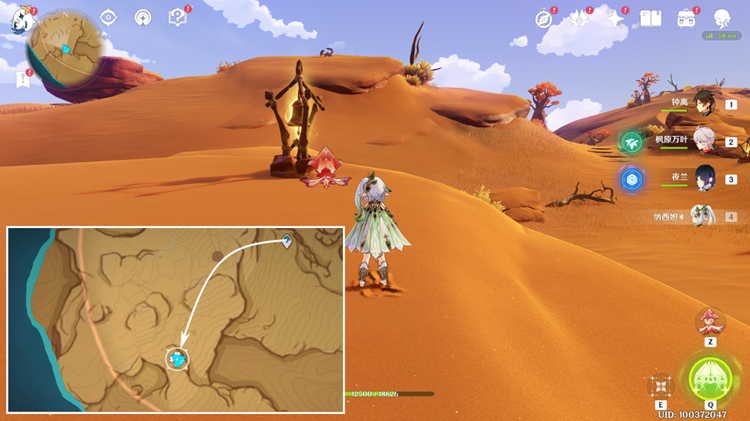750x421 pixels.
Task: Trigger 枫原万叶's green burst icon
Action: pyautogui.click(x=630, y=142)
